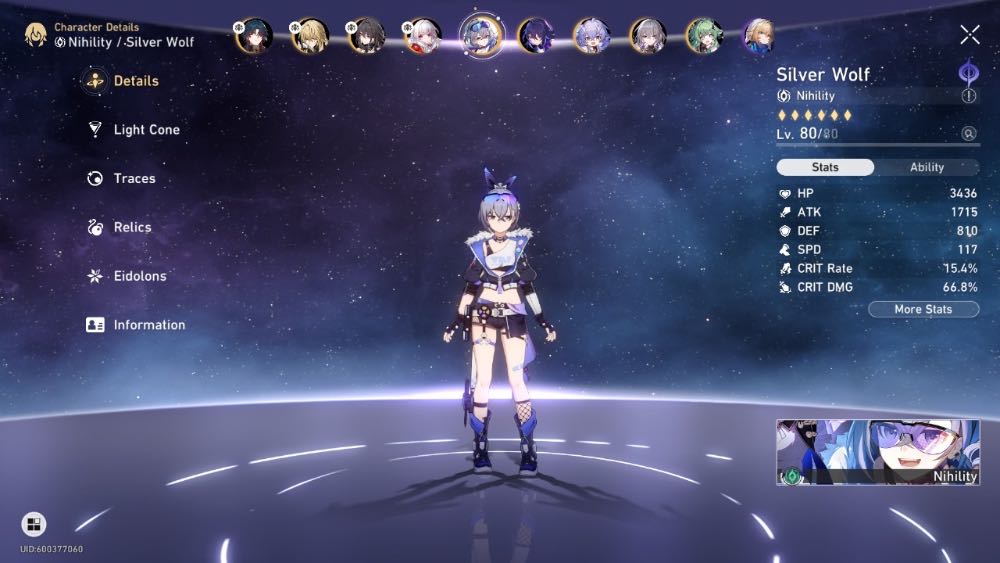The height and width of the screenshot is (563, 1000).
Task: Switch to the Ability tab
Action: (x=926, y=168)
